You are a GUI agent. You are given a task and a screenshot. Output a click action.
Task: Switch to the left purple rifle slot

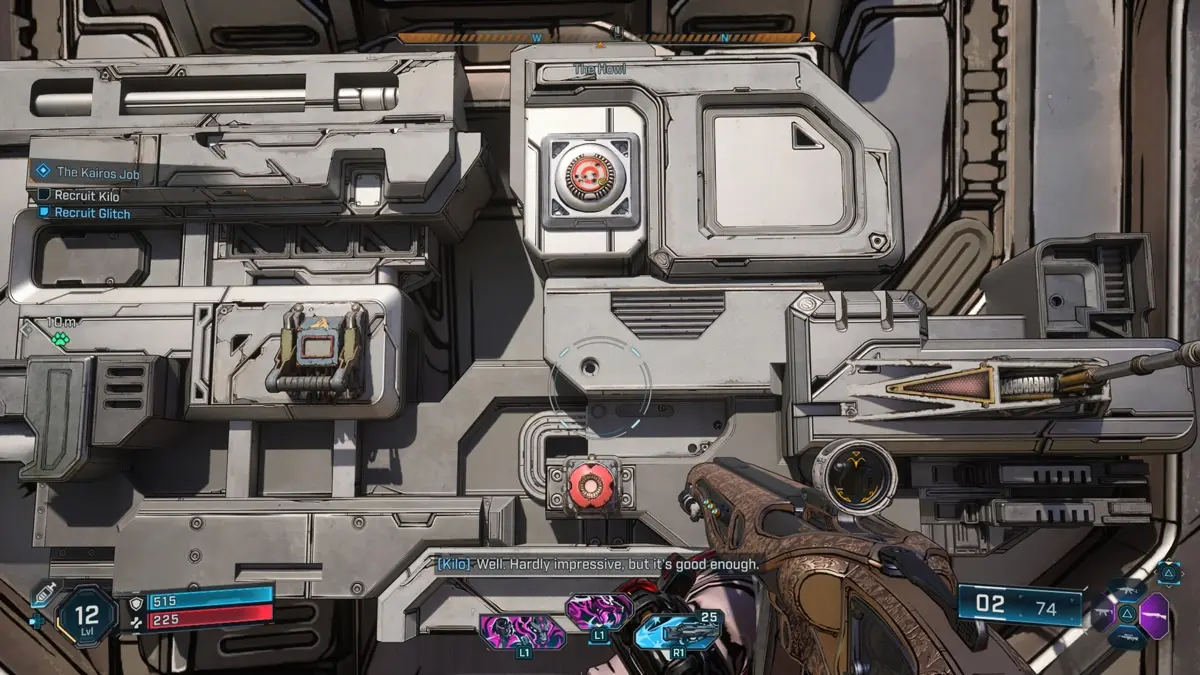pos(1104,612)
